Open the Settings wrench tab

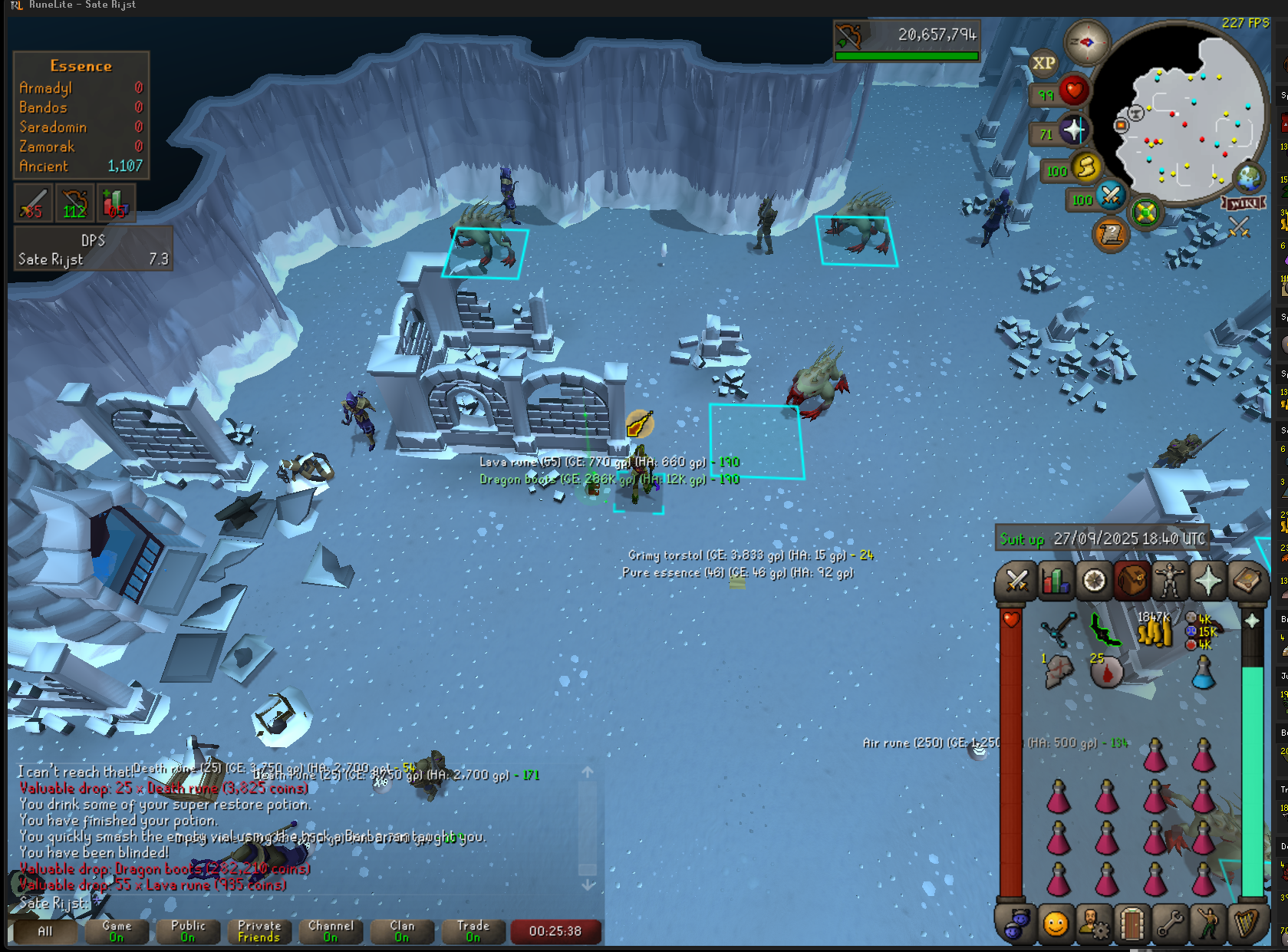click(1170, 924)
